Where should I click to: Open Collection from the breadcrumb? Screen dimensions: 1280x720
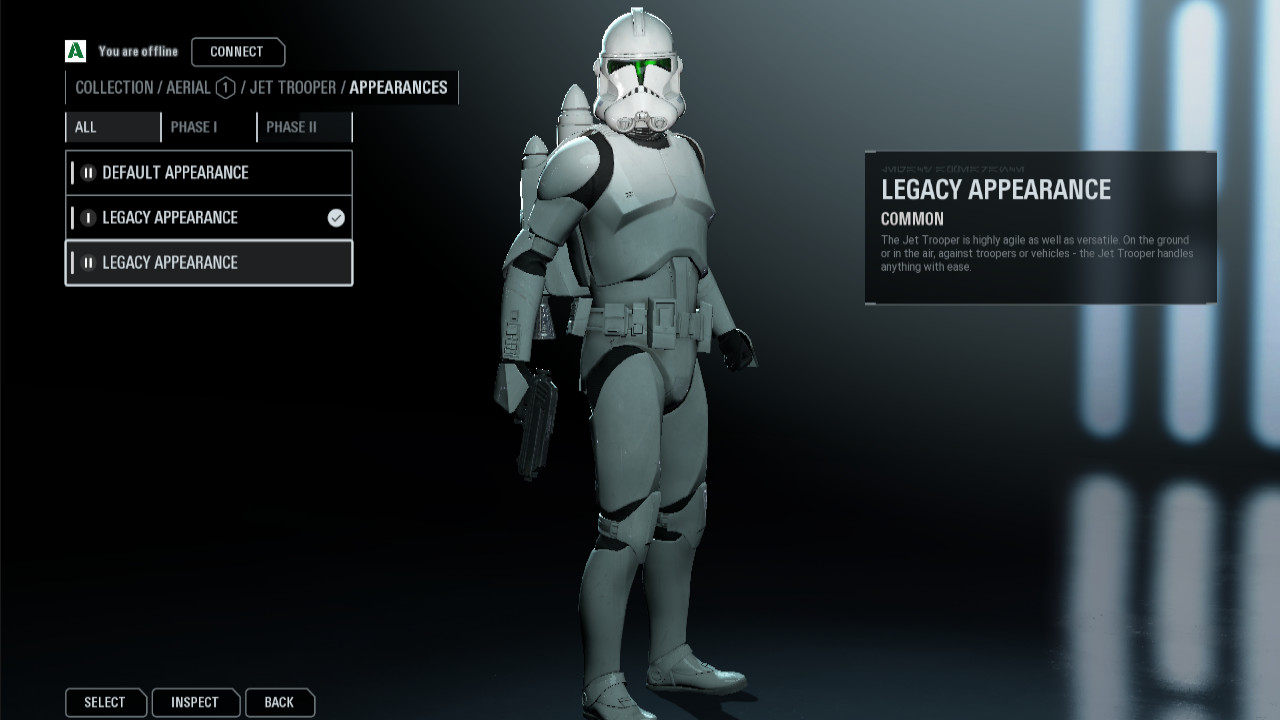click(114, 88)
